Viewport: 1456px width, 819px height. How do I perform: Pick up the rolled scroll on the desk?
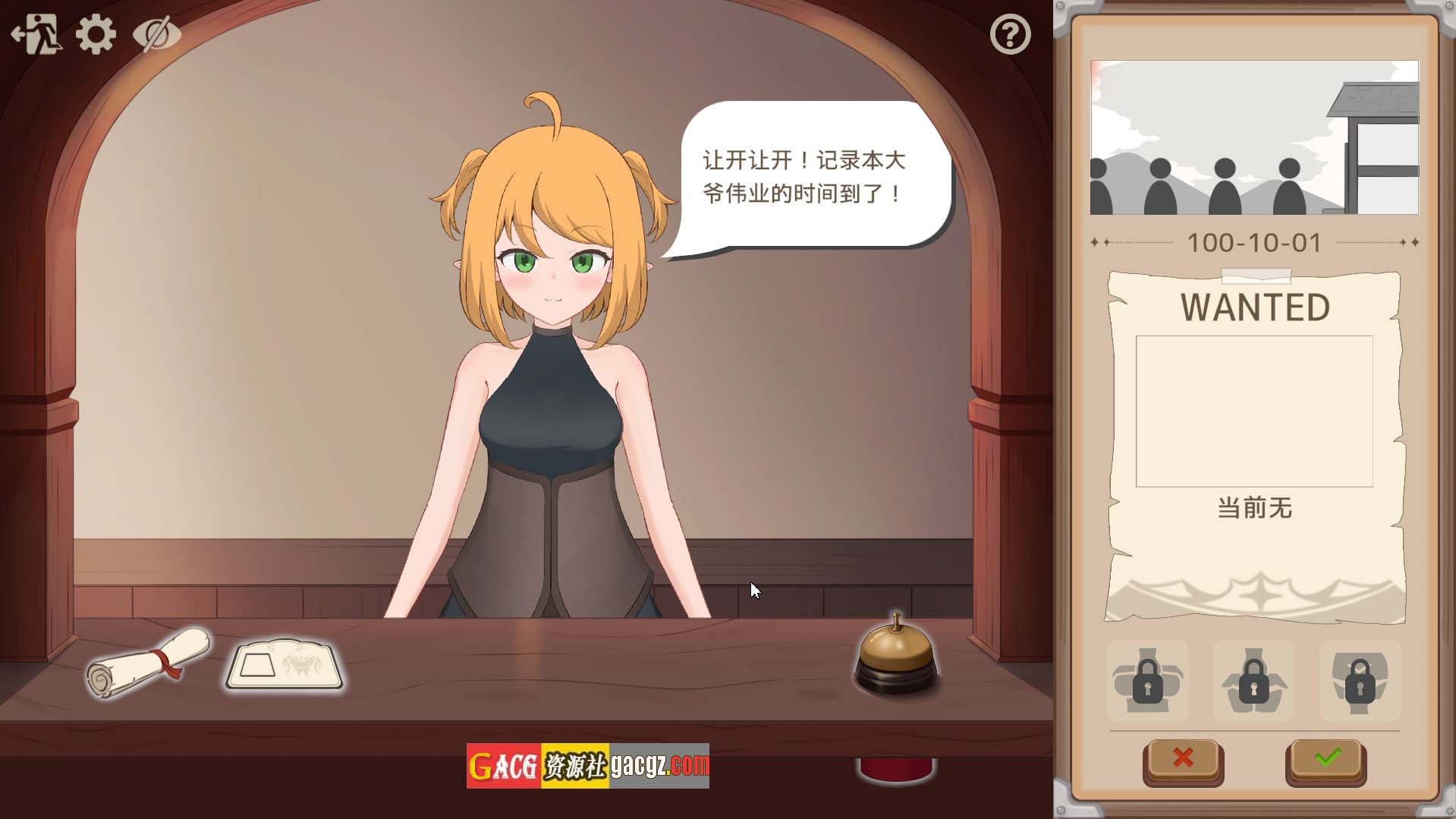tap(148, 660)
